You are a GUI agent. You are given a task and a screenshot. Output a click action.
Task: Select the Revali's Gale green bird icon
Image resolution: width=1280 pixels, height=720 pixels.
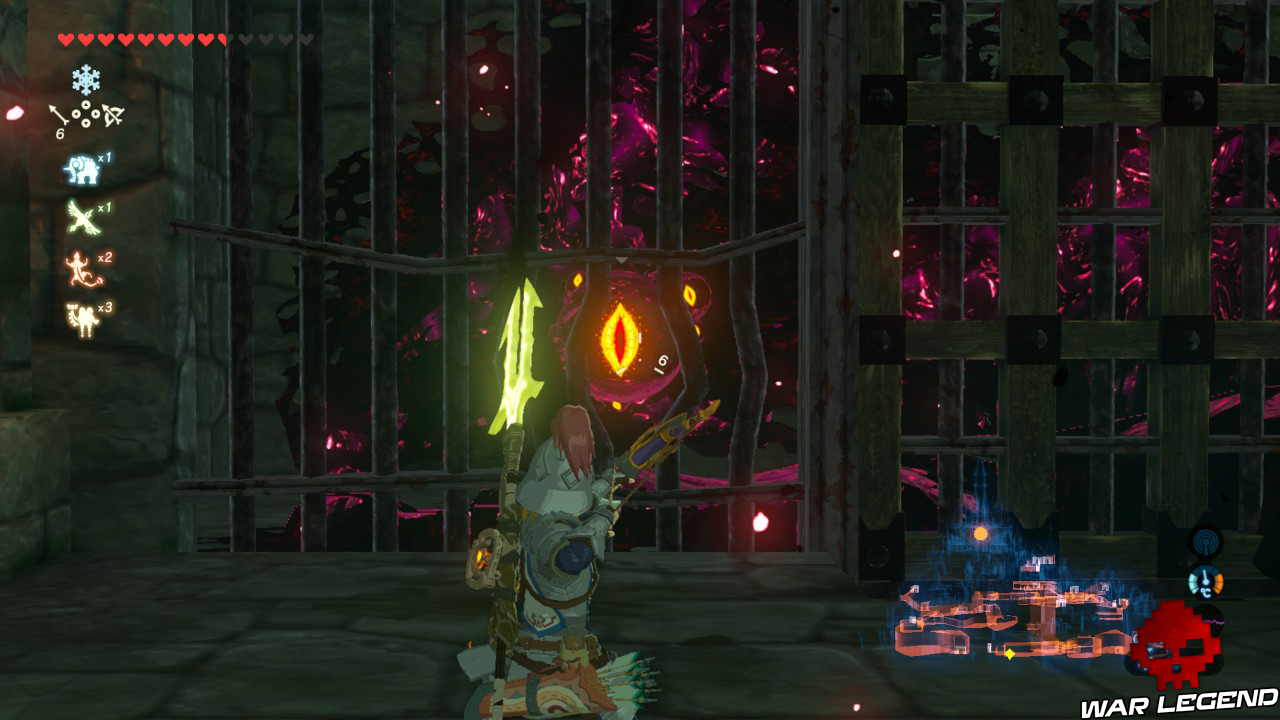[x=82, y=215]
